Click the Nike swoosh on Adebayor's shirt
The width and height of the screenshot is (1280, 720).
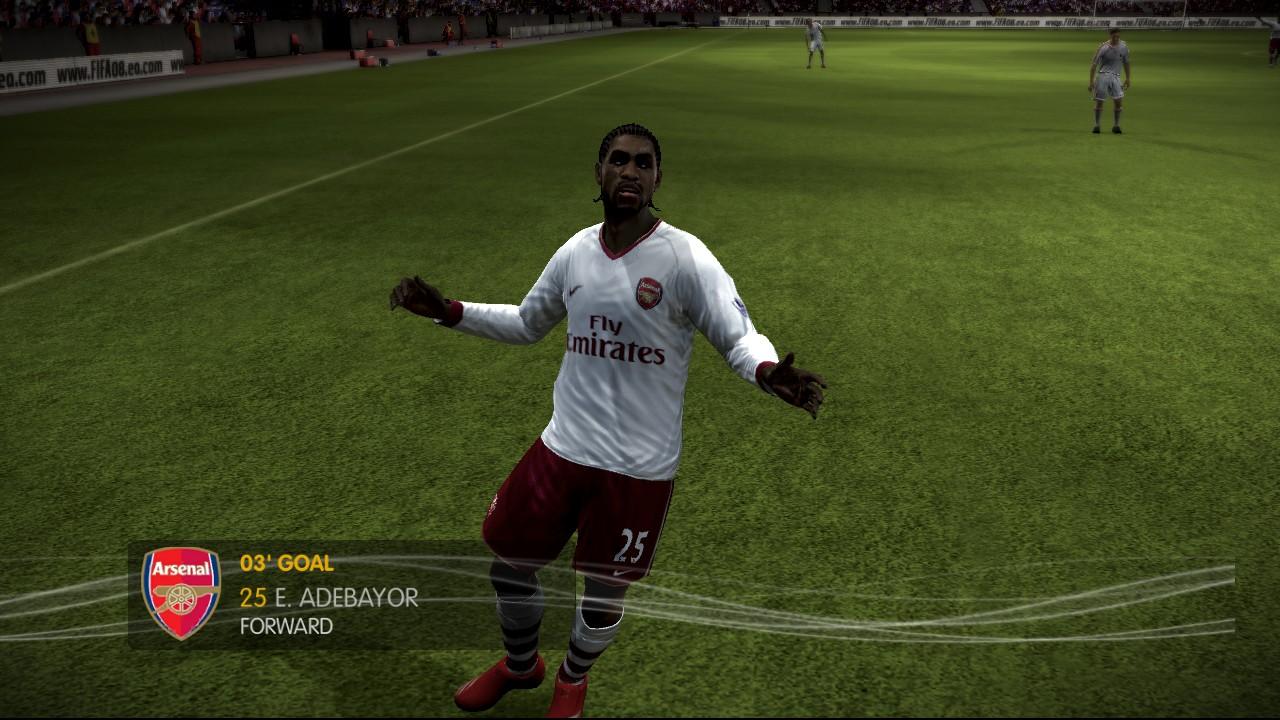pos(572,290)
